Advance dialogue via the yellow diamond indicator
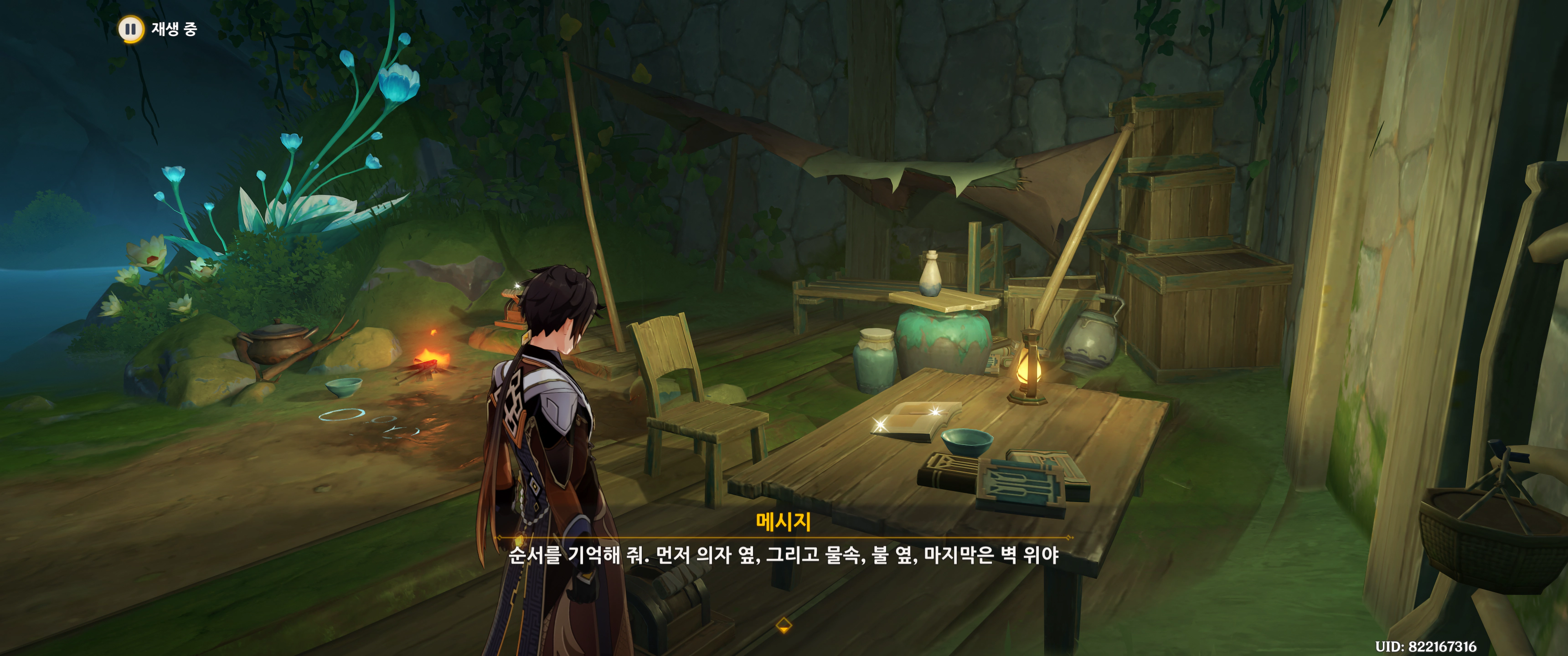The height and width of the screenshot is (656, 1568). tap(784, 625)
